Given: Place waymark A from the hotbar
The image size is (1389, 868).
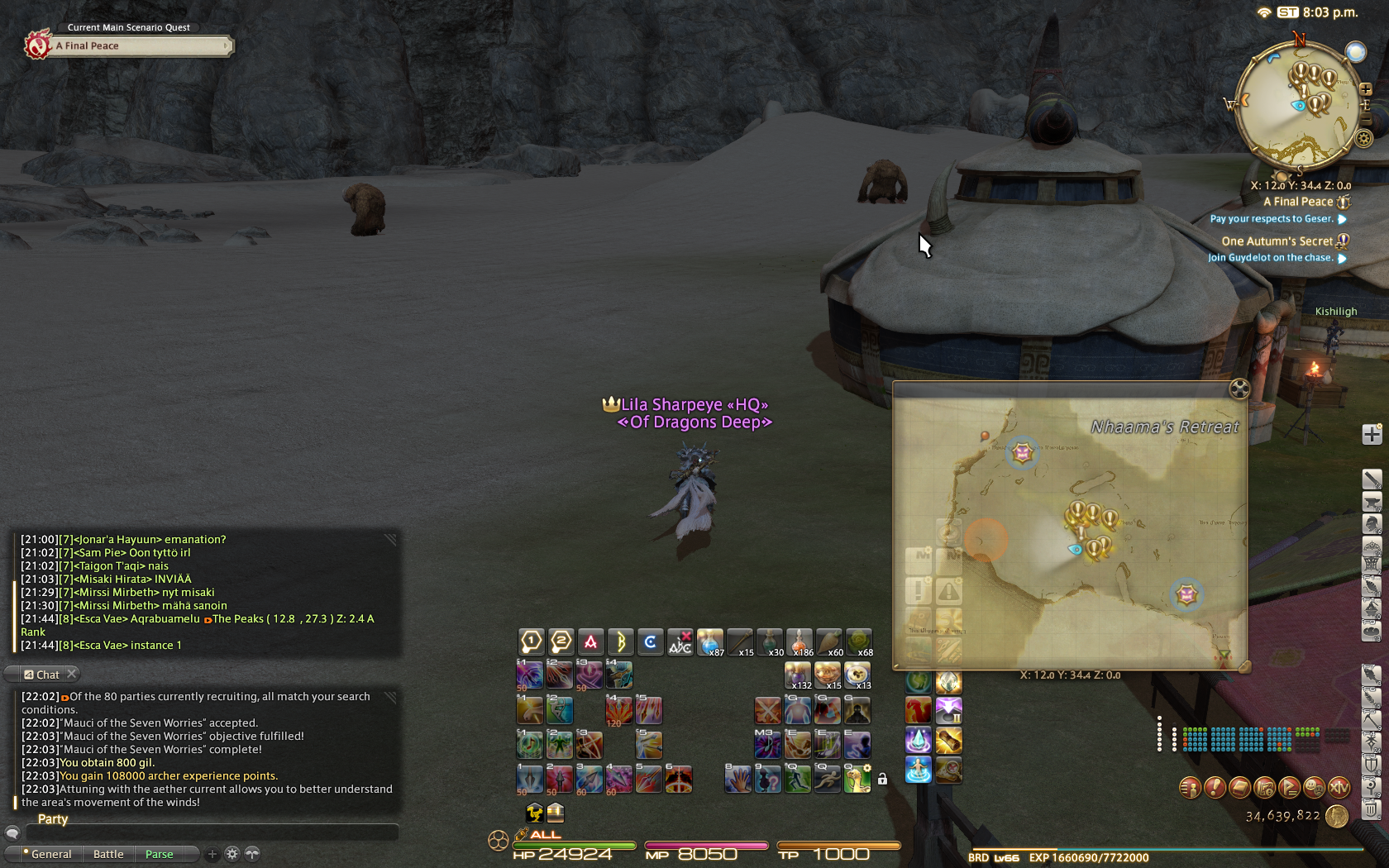Looking at the screenshot, I should click(591, 641).
